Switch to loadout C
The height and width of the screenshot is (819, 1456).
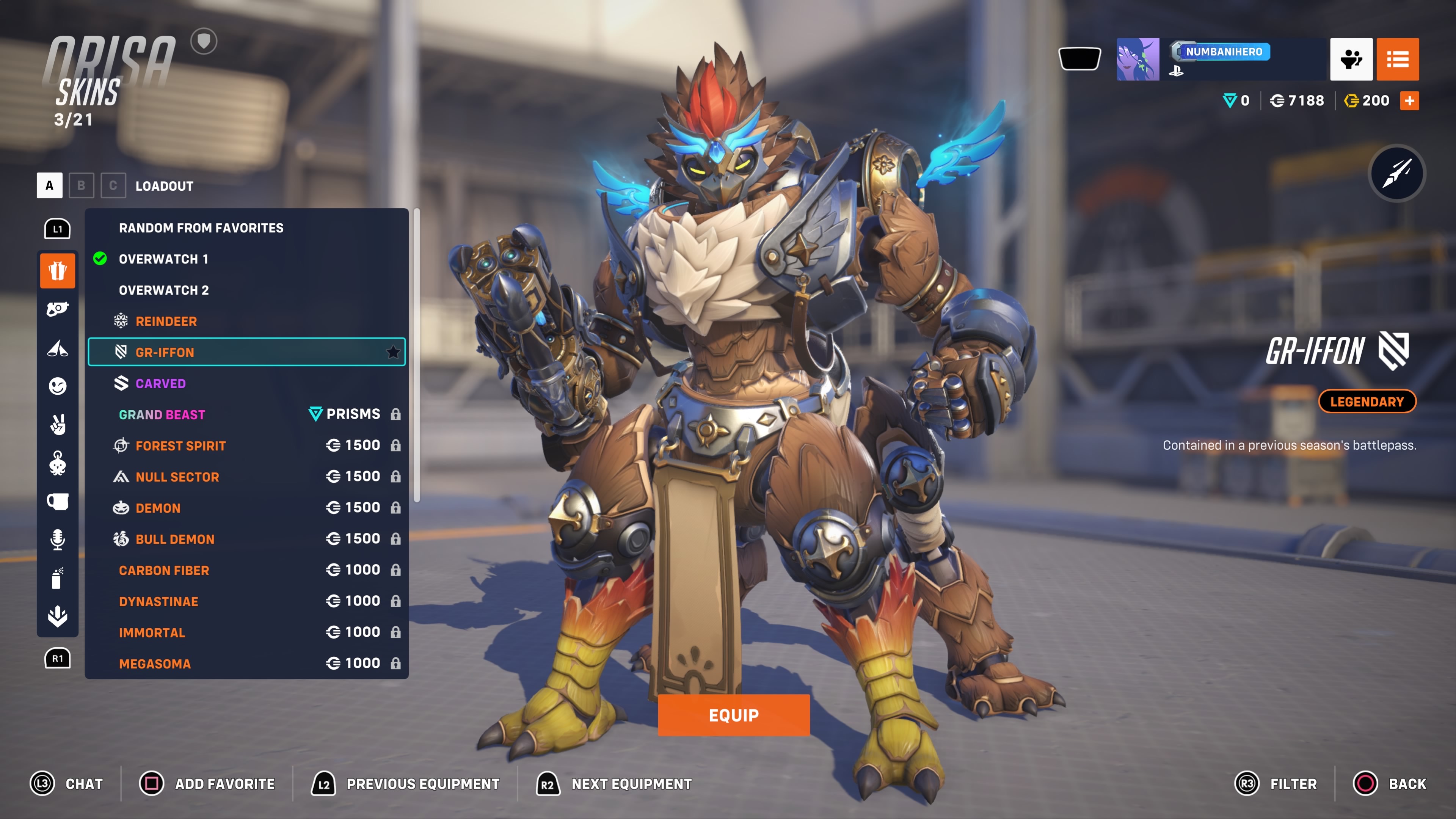pyautogui.click(x=113, y=185)
